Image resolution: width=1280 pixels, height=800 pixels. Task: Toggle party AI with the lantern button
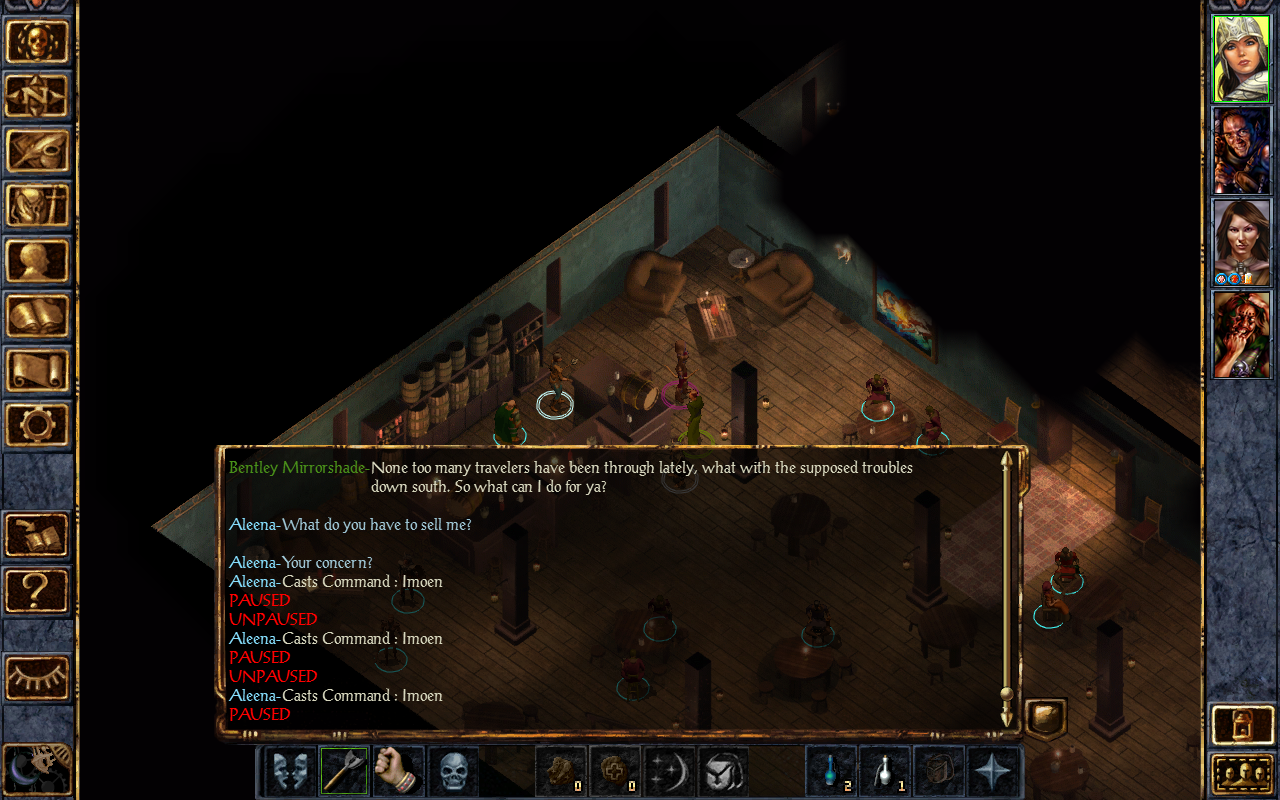coord(1241,725)
